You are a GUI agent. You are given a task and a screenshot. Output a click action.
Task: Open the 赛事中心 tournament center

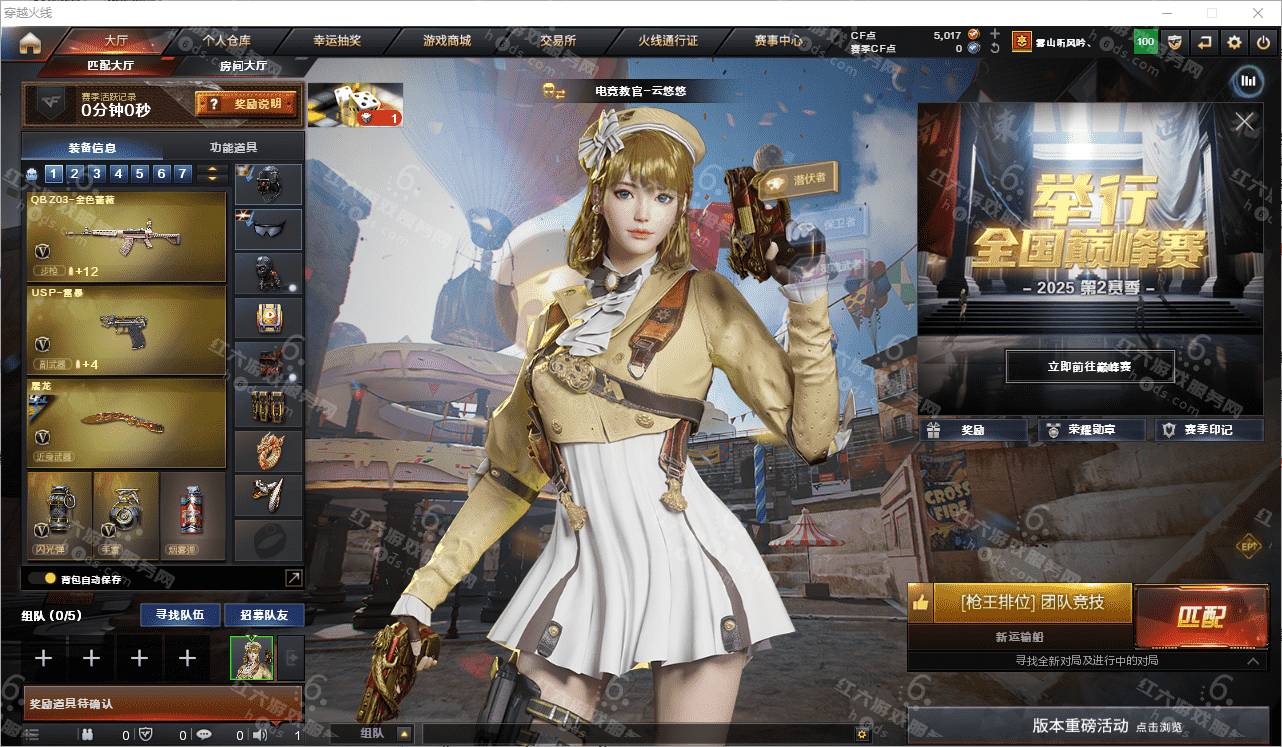[x=778, y=41]
